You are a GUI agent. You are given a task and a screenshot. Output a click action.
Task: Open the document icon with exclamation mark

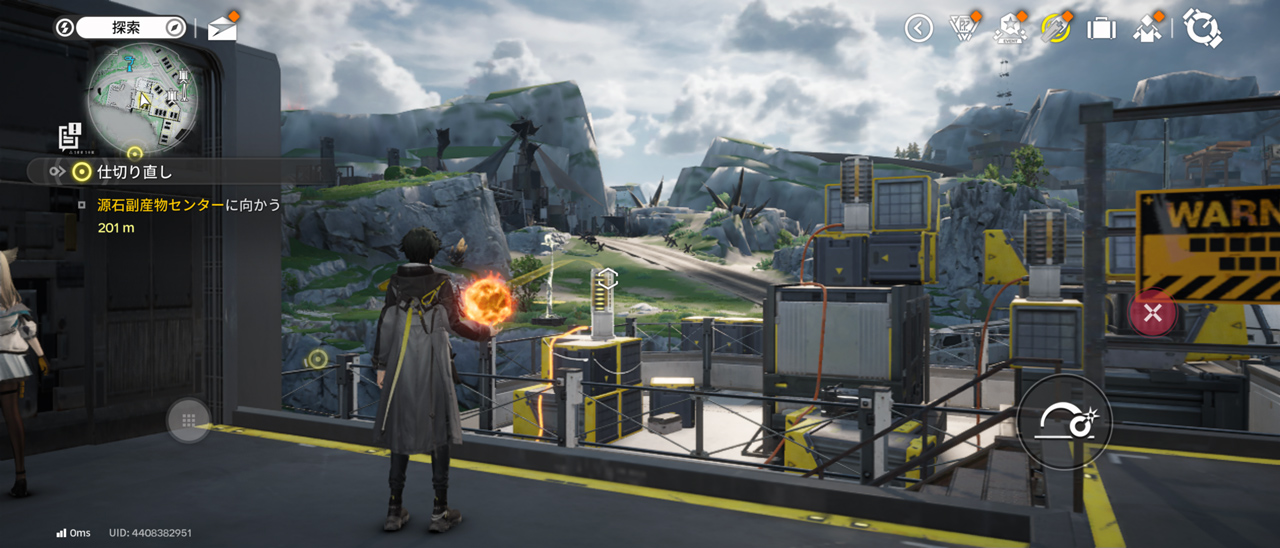(70, 136)
